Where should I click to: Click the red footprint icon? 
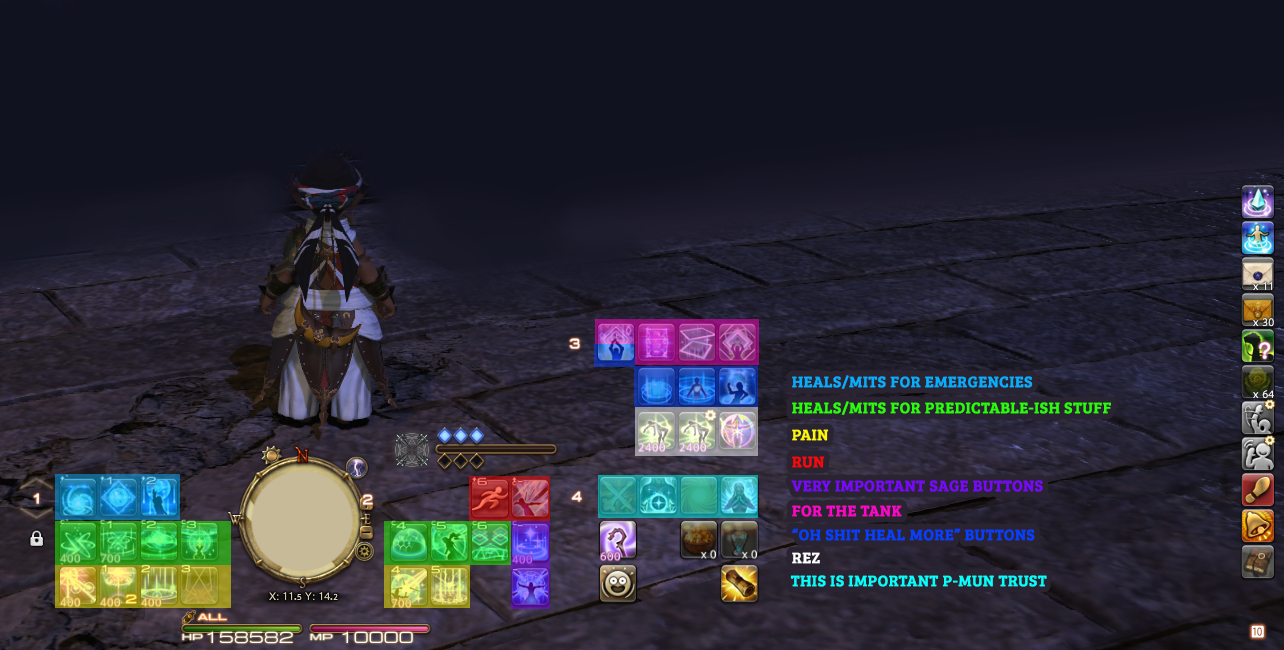click(1258, 490)
